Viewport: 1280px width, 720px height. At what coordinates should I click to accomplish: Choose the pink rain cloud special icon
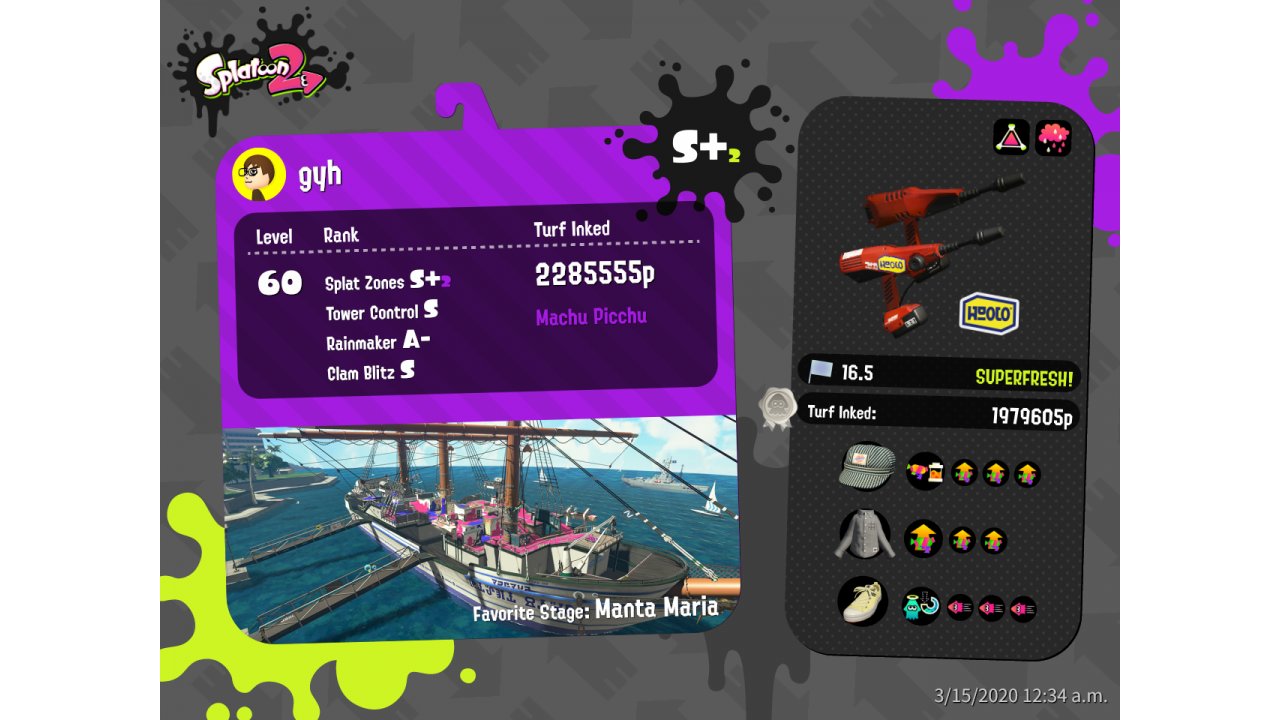tap(1053, 137)
